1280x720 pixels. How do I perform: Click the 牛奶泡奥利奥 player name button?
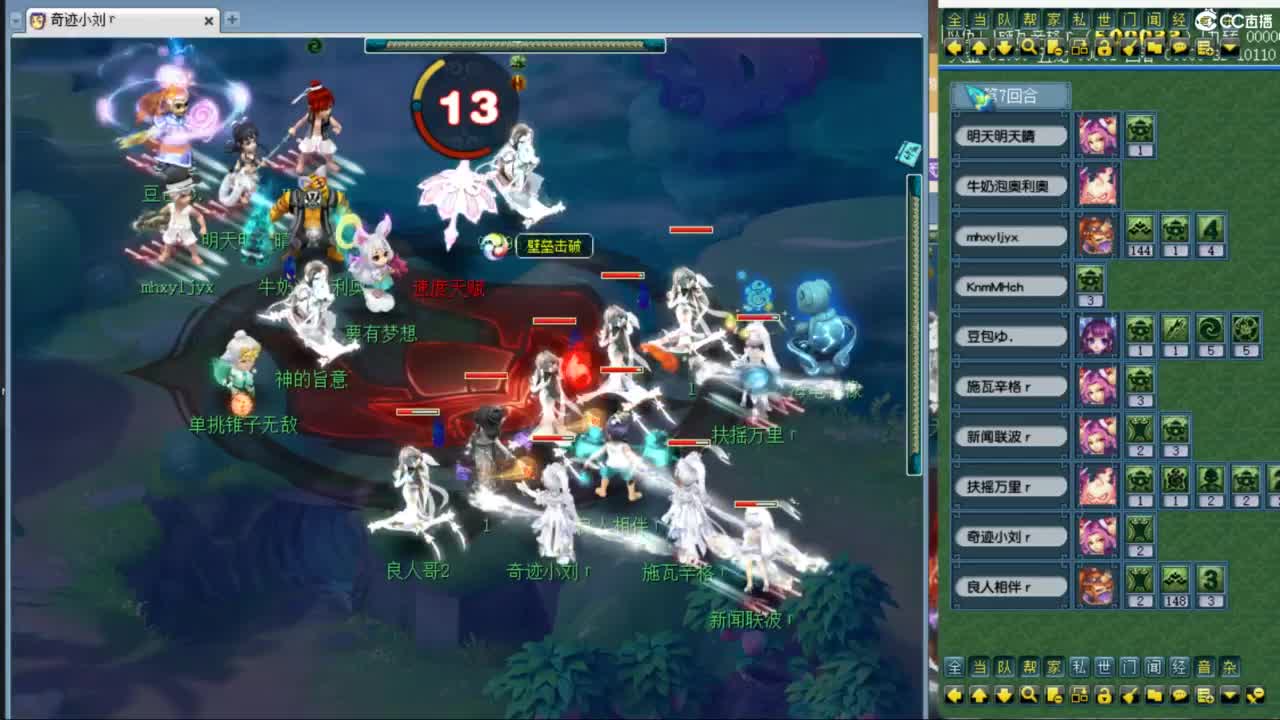coord(1010,185)
